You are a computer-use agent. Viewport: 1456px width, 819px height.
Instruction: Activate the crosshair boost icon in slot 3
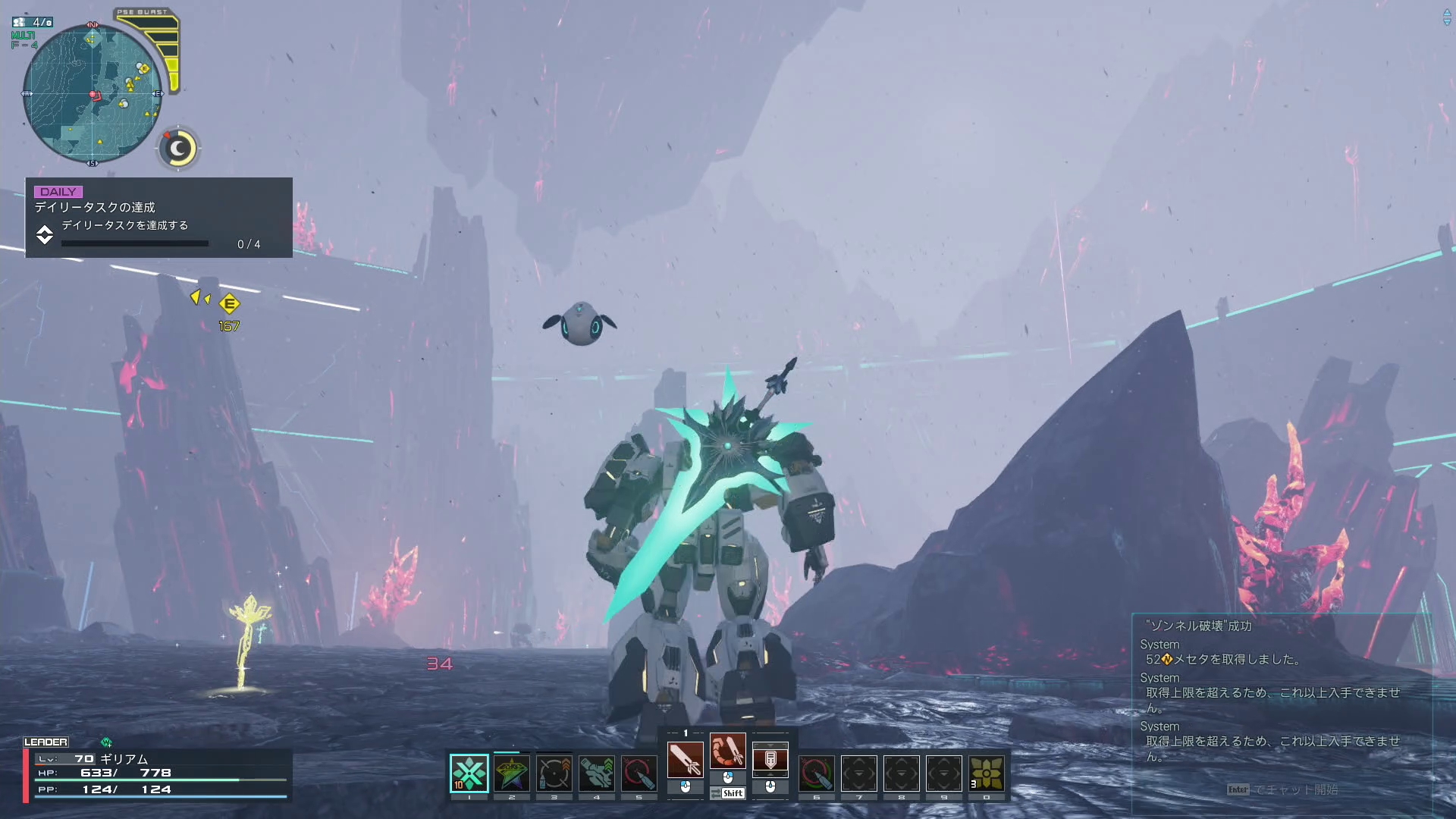pos(554,773)
